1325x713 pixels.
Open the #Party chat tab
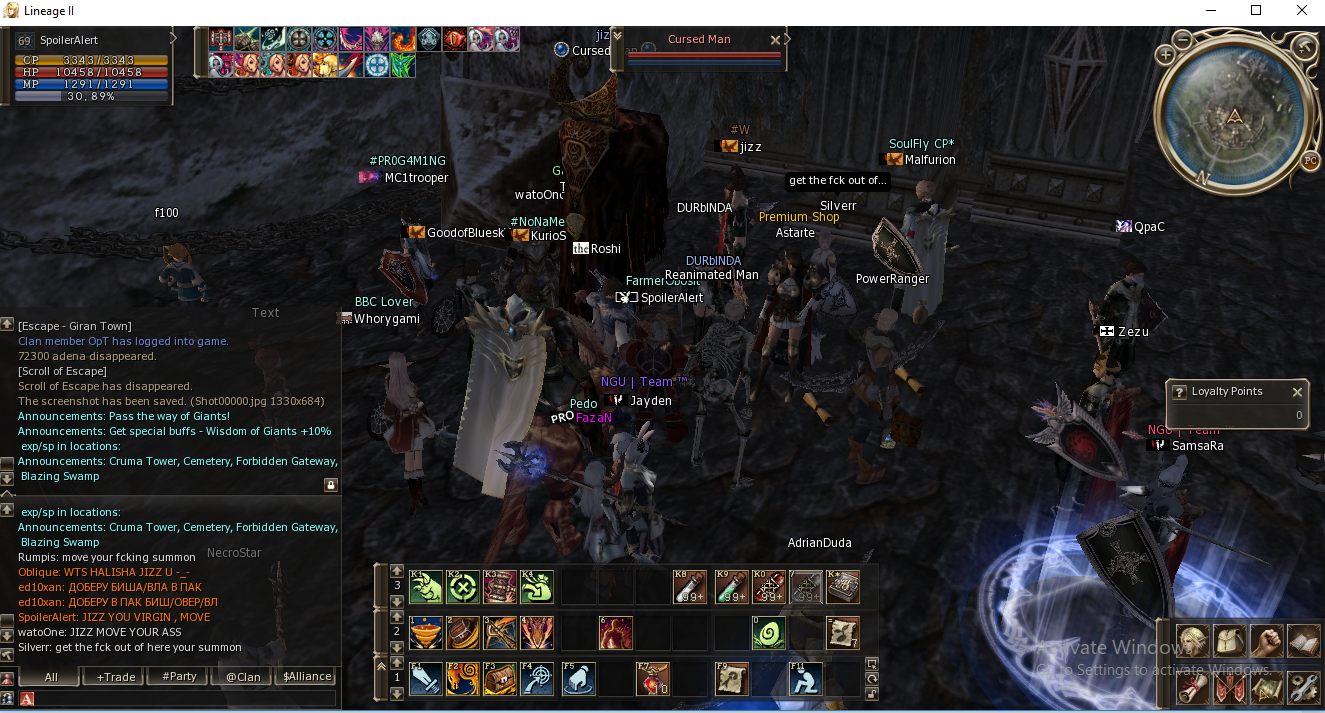pyautogui.click(x=180, y=677)
